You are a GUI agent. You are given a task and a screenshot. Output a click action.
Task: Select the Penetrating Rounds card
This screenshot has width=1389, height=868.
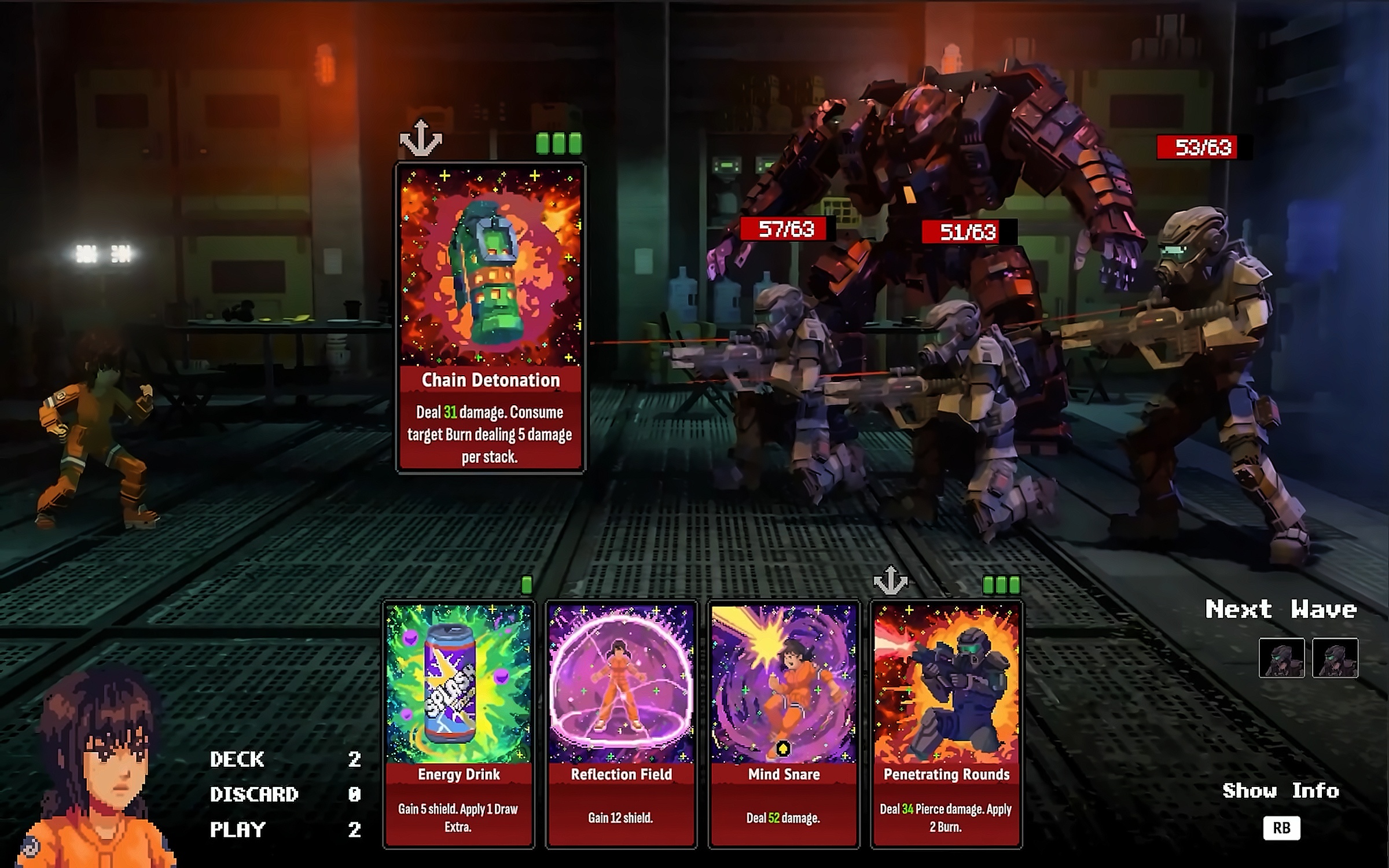point(946,723)
